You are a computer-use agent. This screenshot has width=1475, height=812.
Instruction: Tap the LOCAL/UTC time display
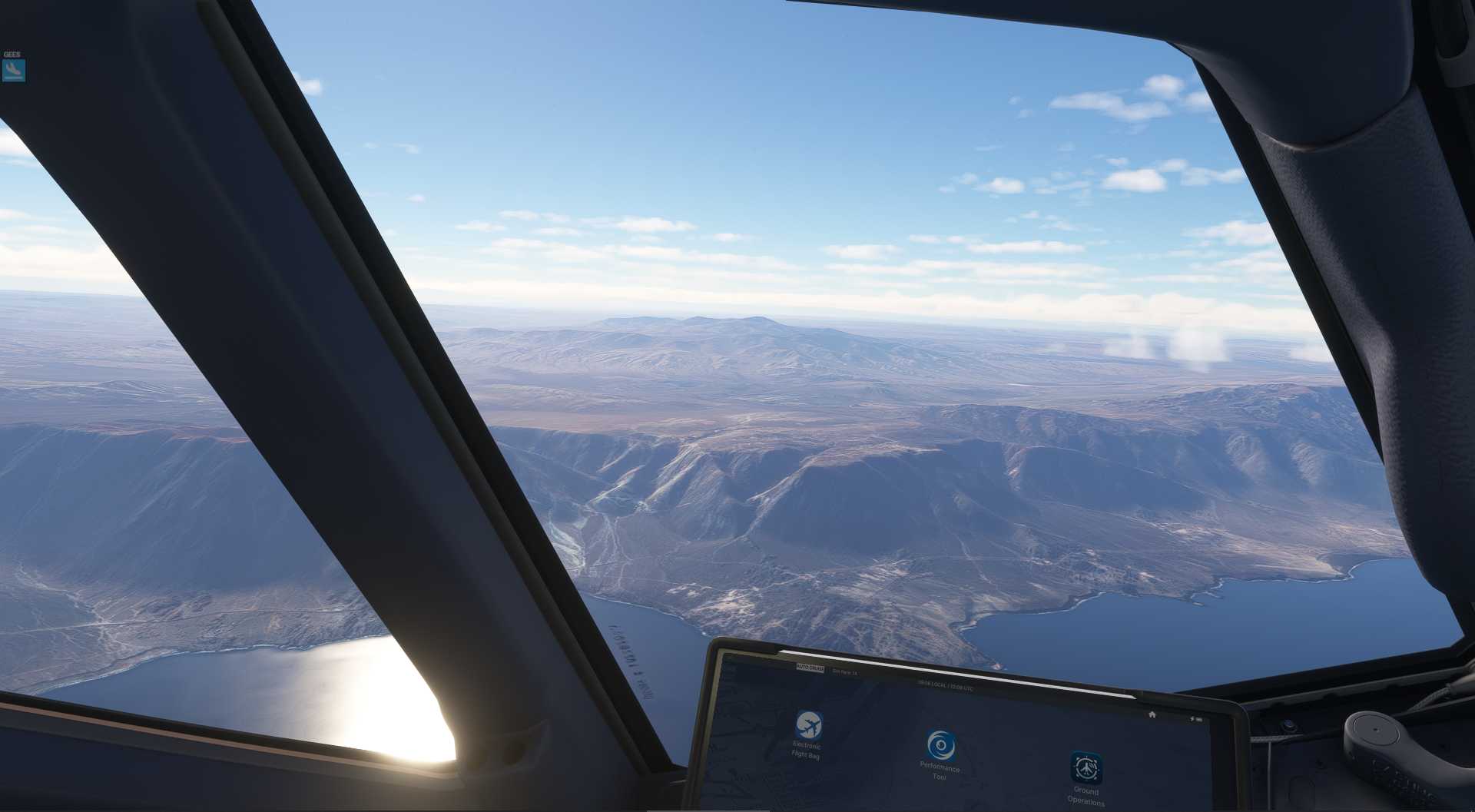tap(946, 684)
